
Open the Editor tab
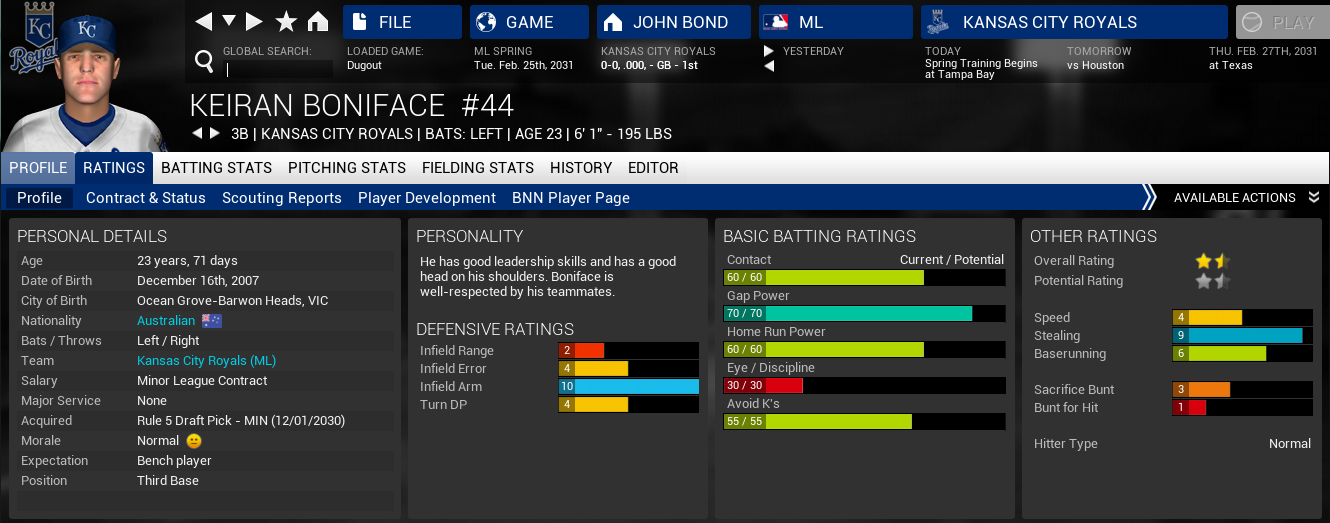[x=653, y=168]
